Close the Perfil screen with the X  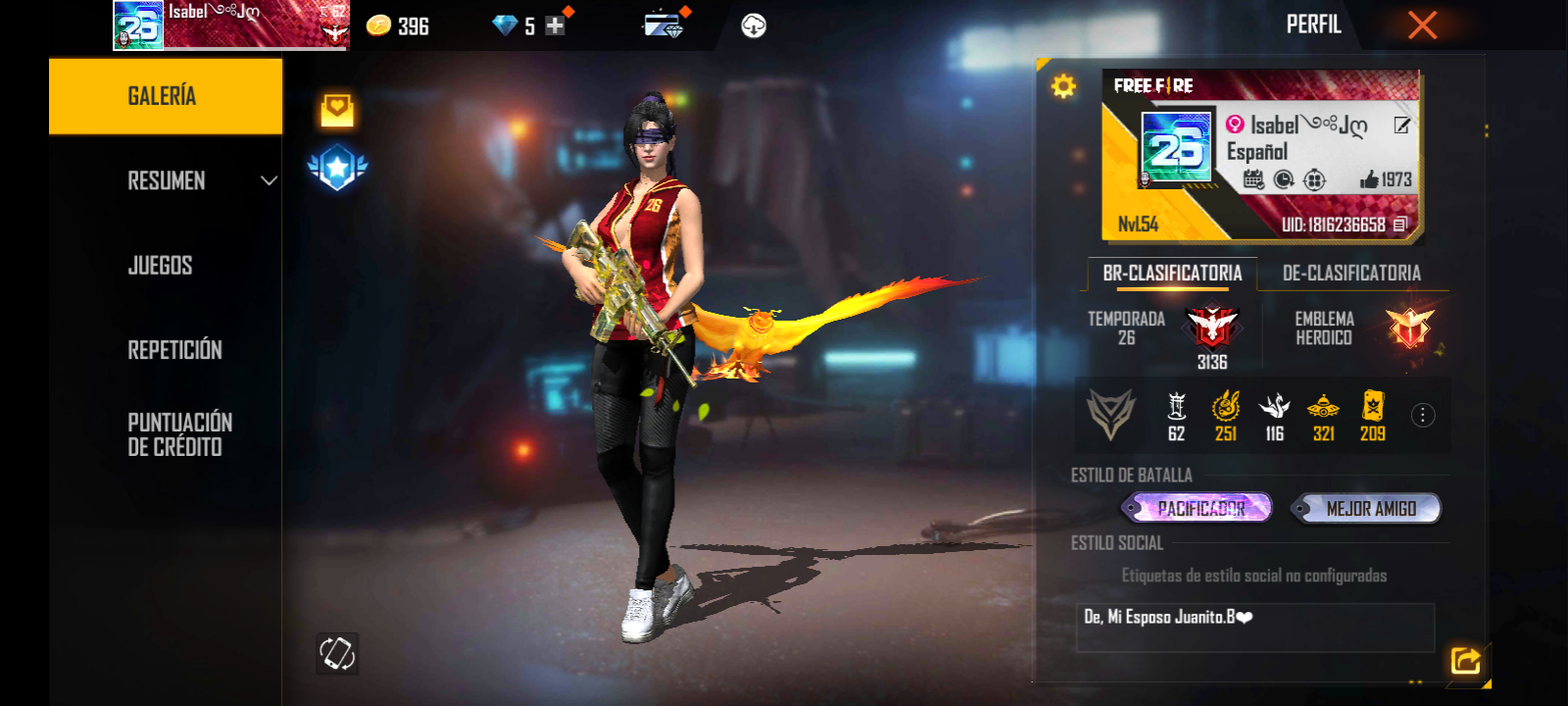click(x=1422, y=25)
